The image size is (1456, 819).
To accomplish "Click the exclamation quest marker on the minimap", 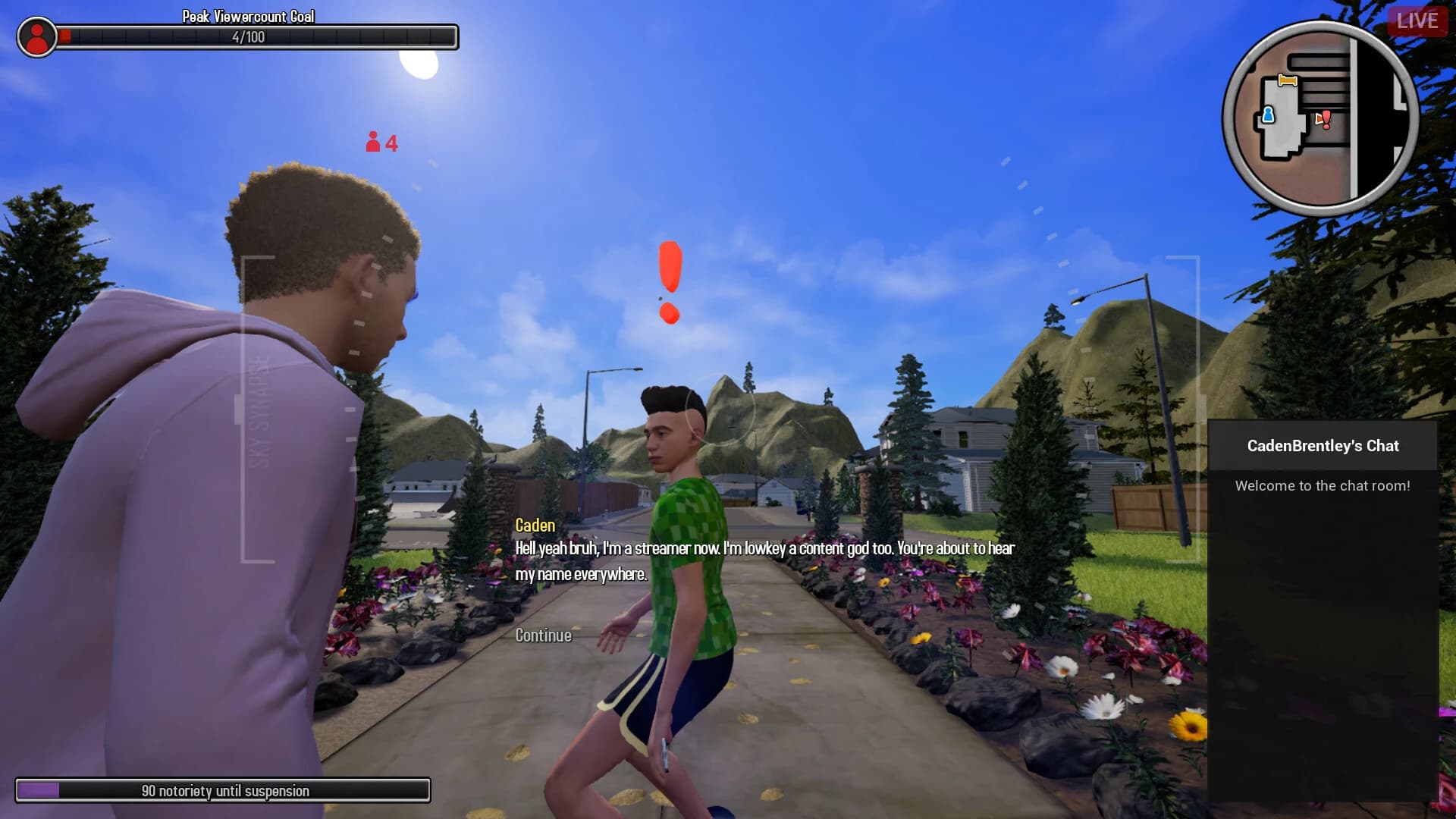I will [x=1326, y=118].
